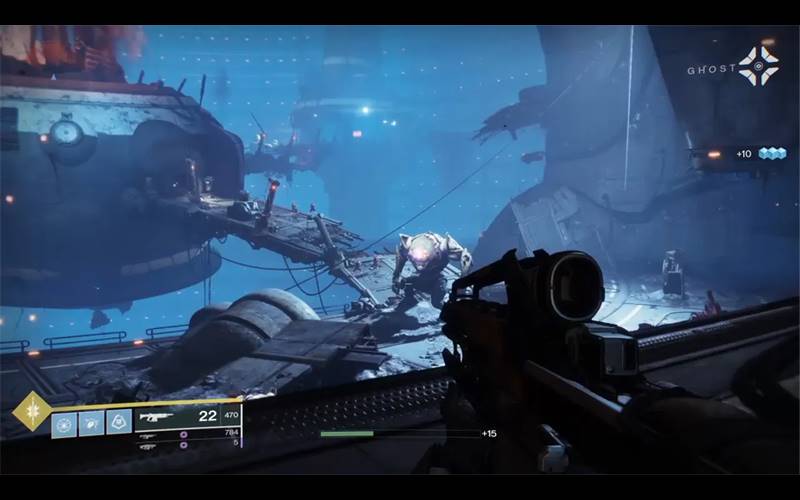Select the equipped rifle weapon slot
800x500 pixels.
[156, 416]
